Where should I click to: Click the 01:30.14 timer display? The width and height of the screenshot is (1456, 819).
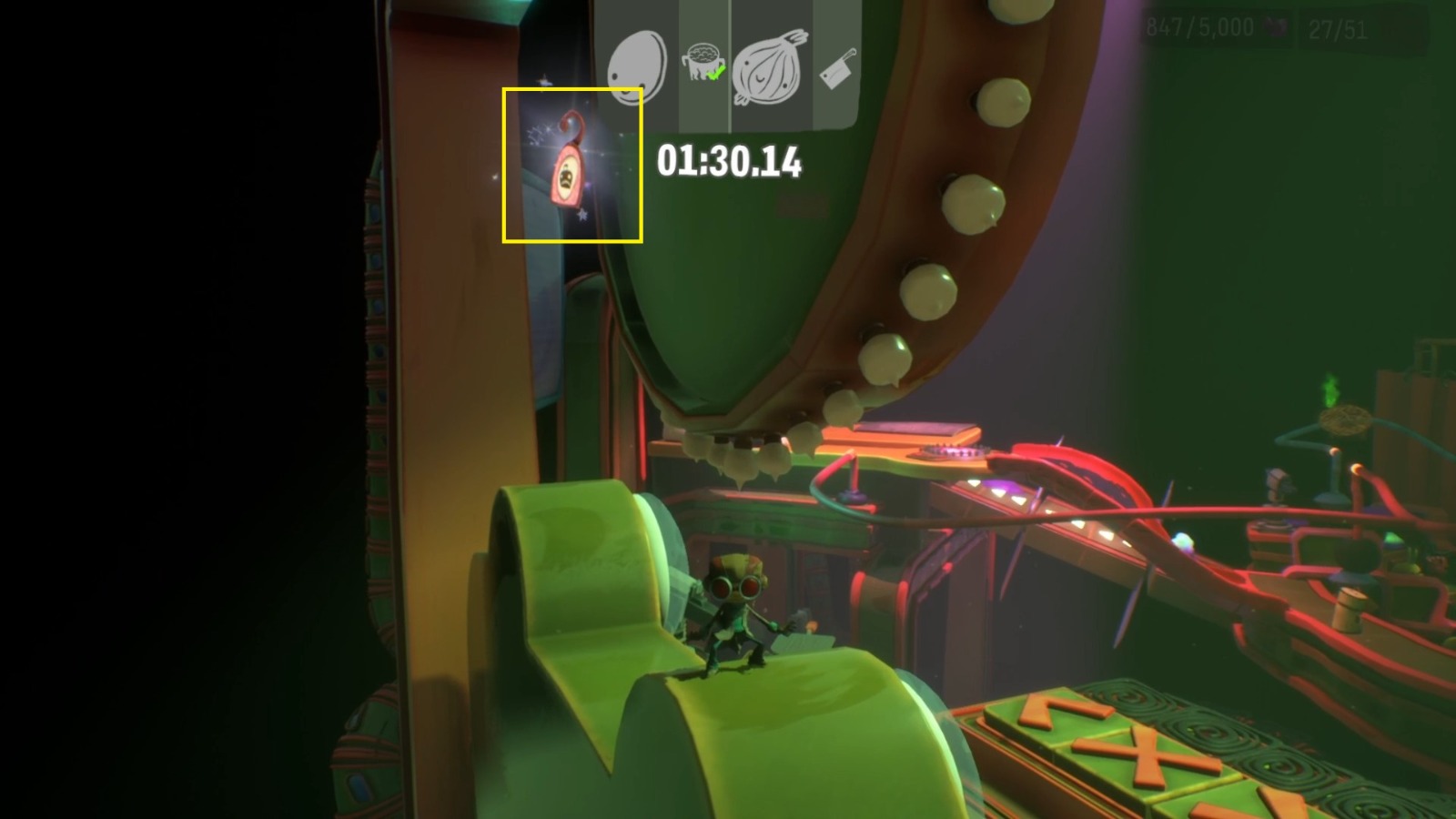[x=728, y=162]
